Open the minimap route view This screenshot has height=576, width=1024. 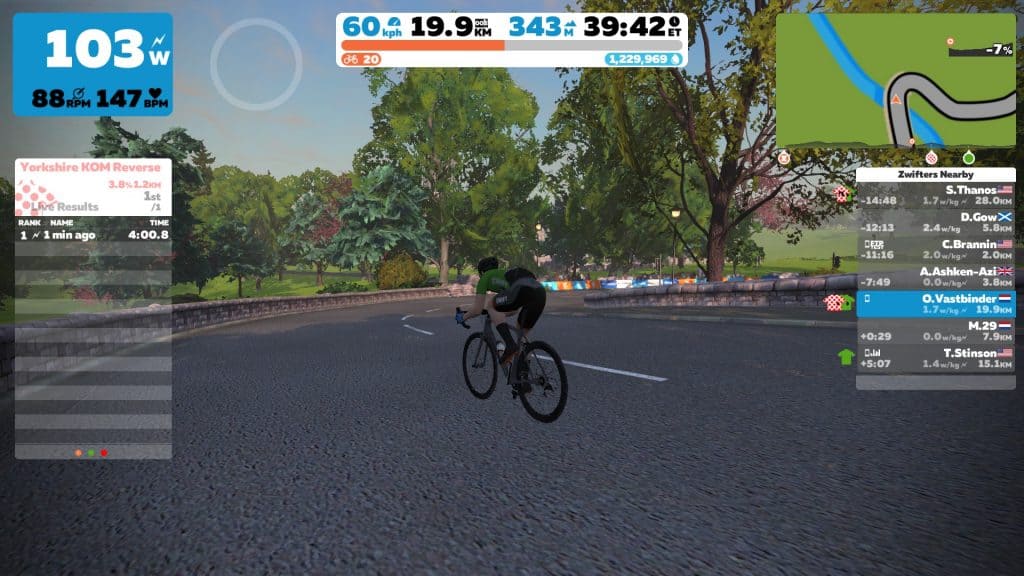(896, 81)
